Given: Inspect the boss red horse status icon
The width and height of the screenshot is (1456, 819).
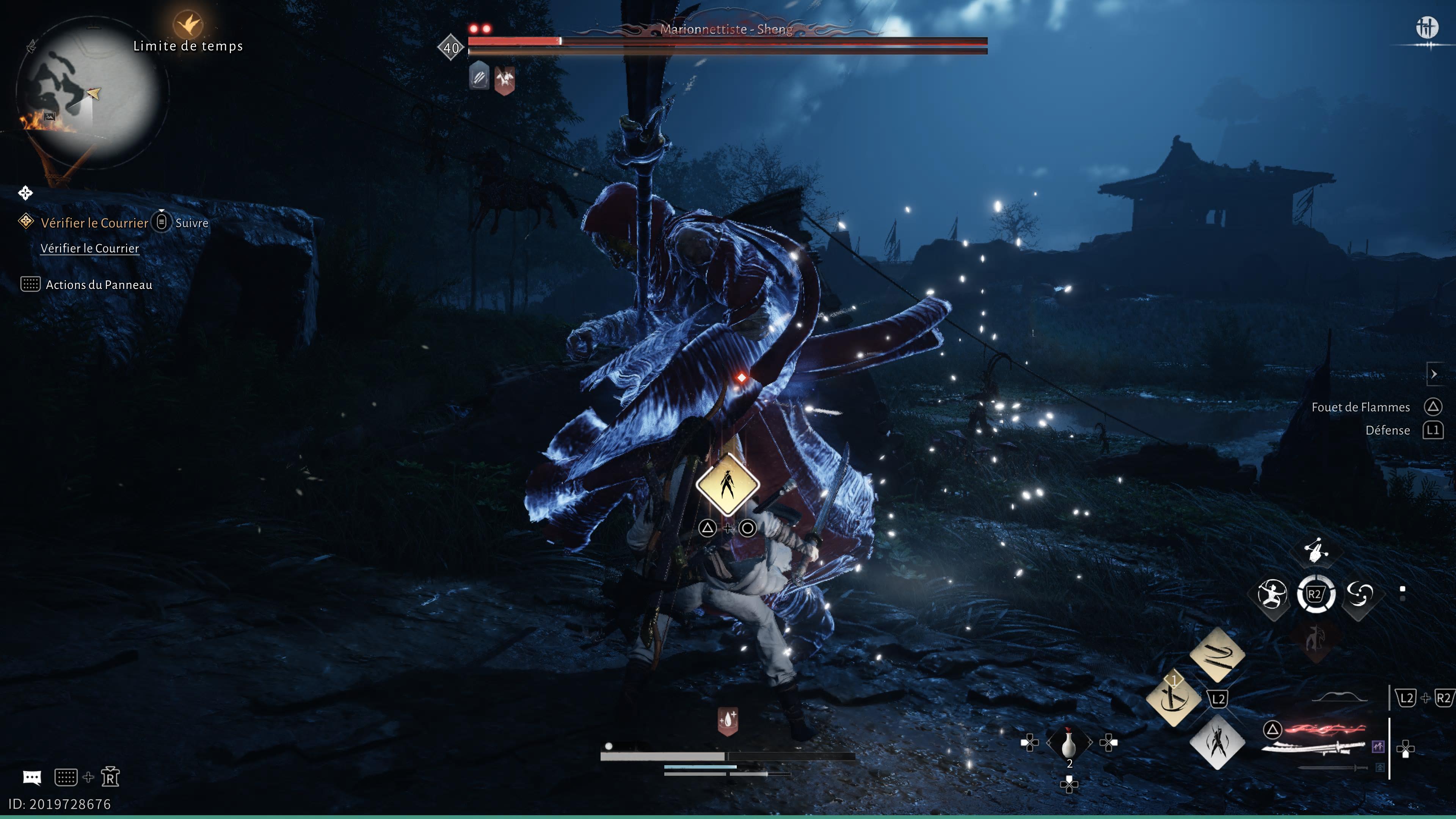Looking at the screenshot, I should pyautogui.click(x=504, y=78).
